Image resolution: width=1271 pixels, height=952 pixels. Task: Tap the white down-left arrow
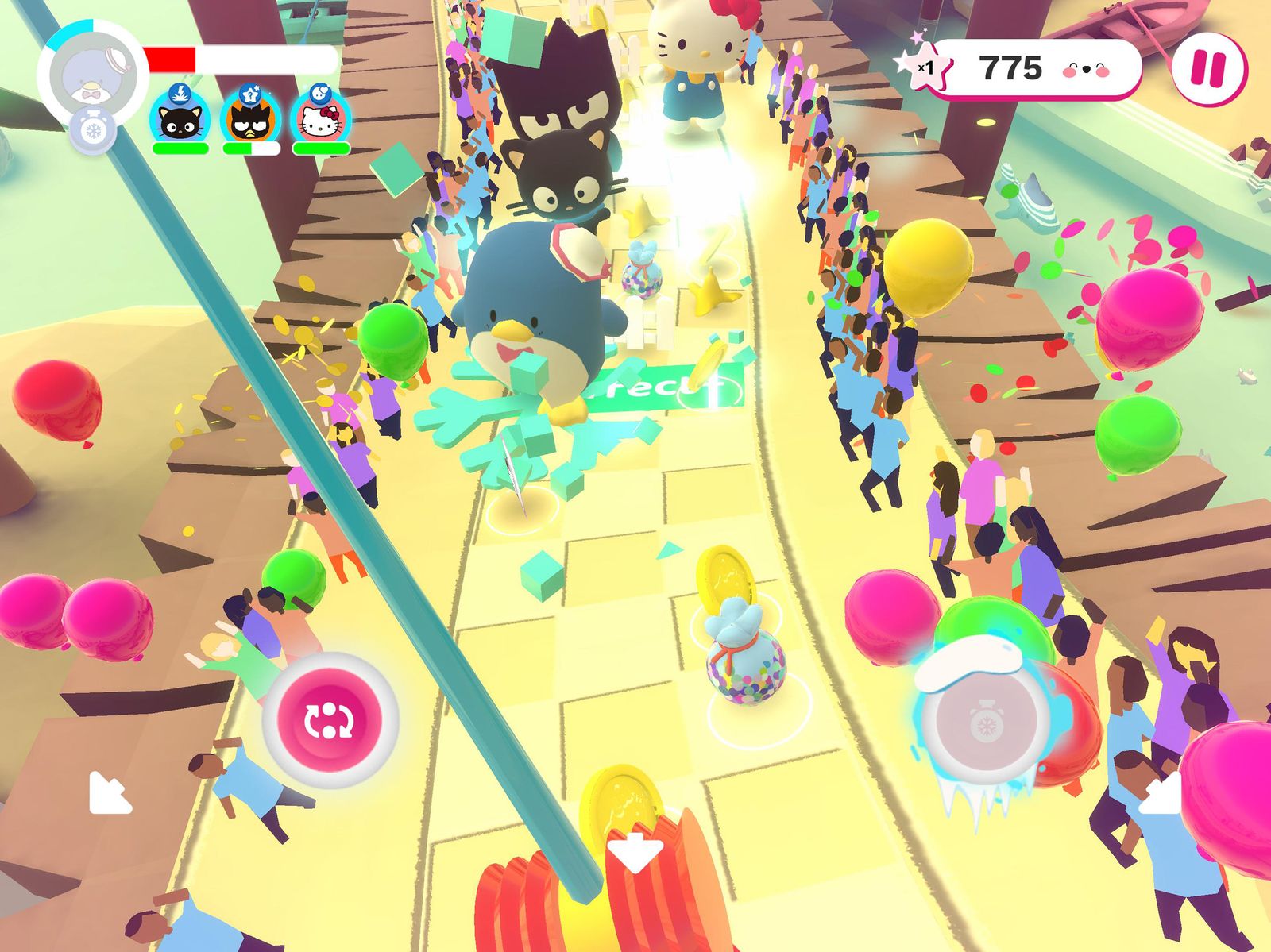109,792
